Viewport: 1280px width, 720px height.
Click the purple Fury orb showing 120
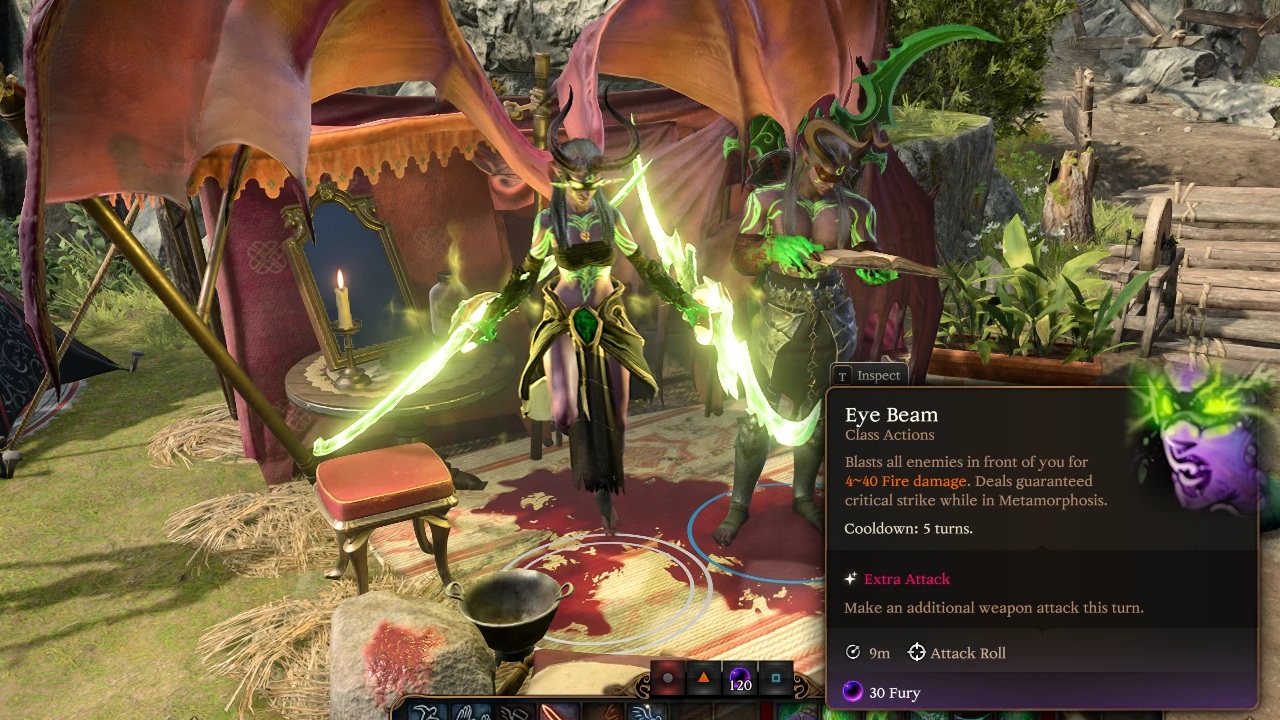[740, 679]
